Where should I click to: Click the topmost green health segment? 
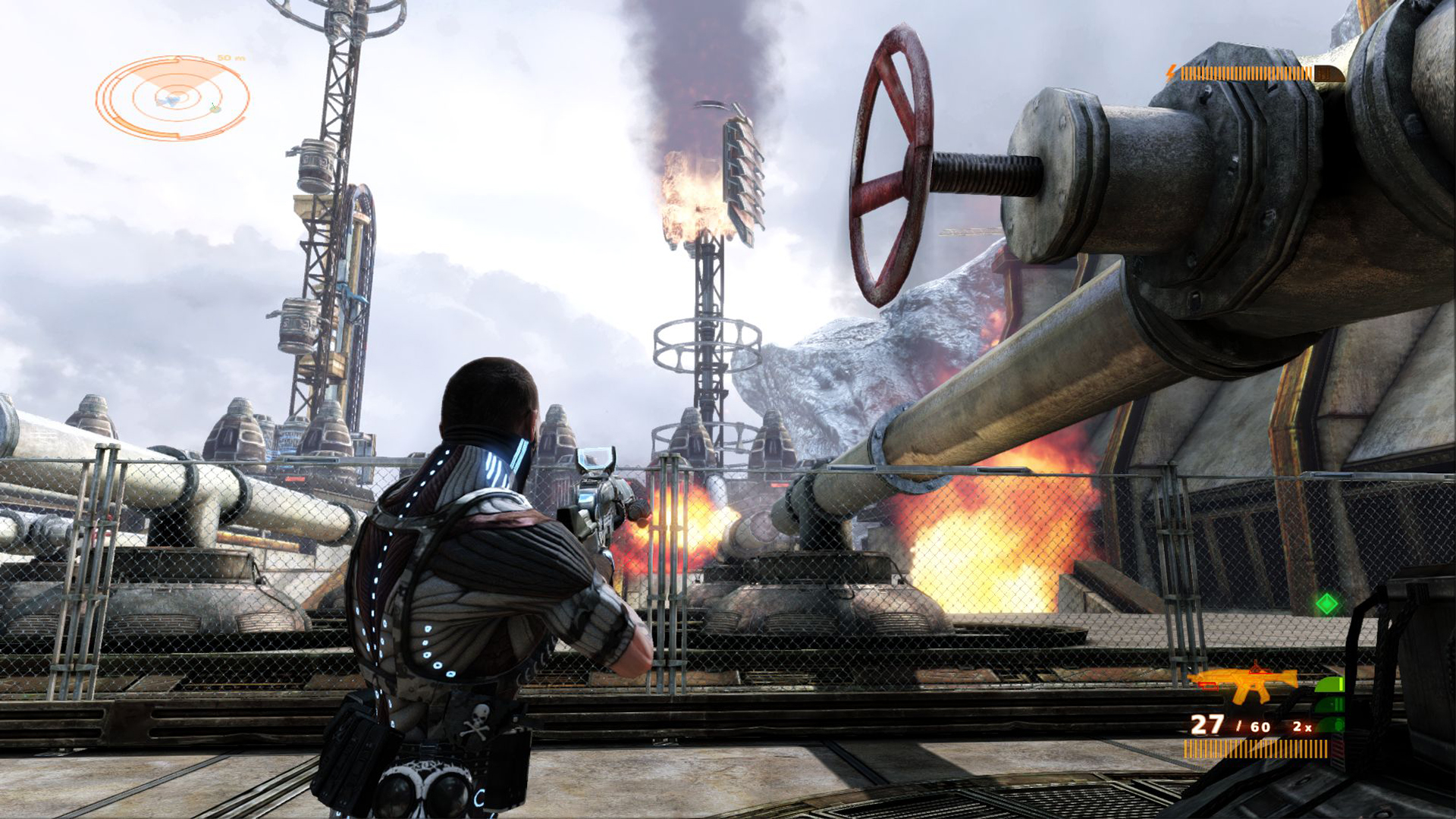(1330, 685)
